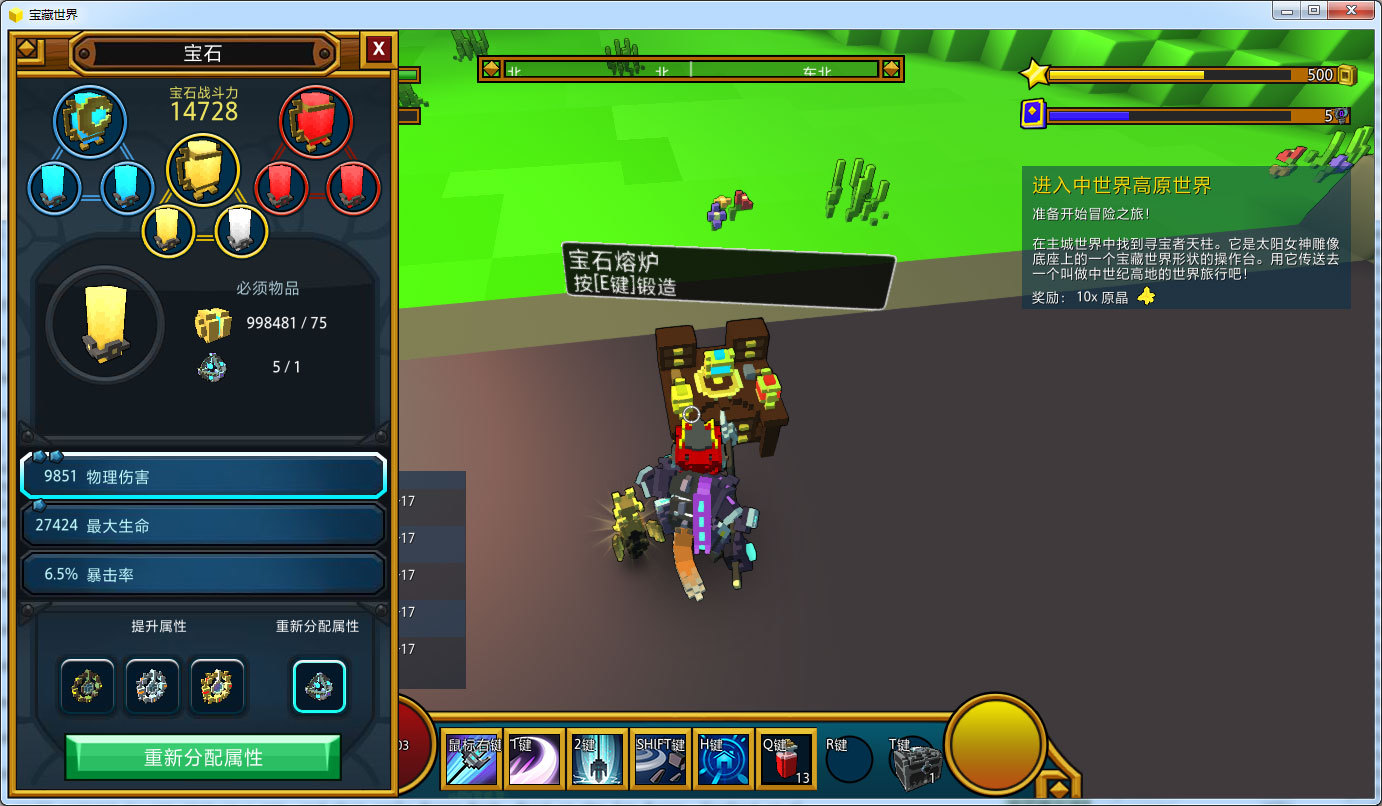Viewport: 1382px width, 806px height.
Task: Click the diamond button left of 宝石 title
Action: (x=29, y=49)
